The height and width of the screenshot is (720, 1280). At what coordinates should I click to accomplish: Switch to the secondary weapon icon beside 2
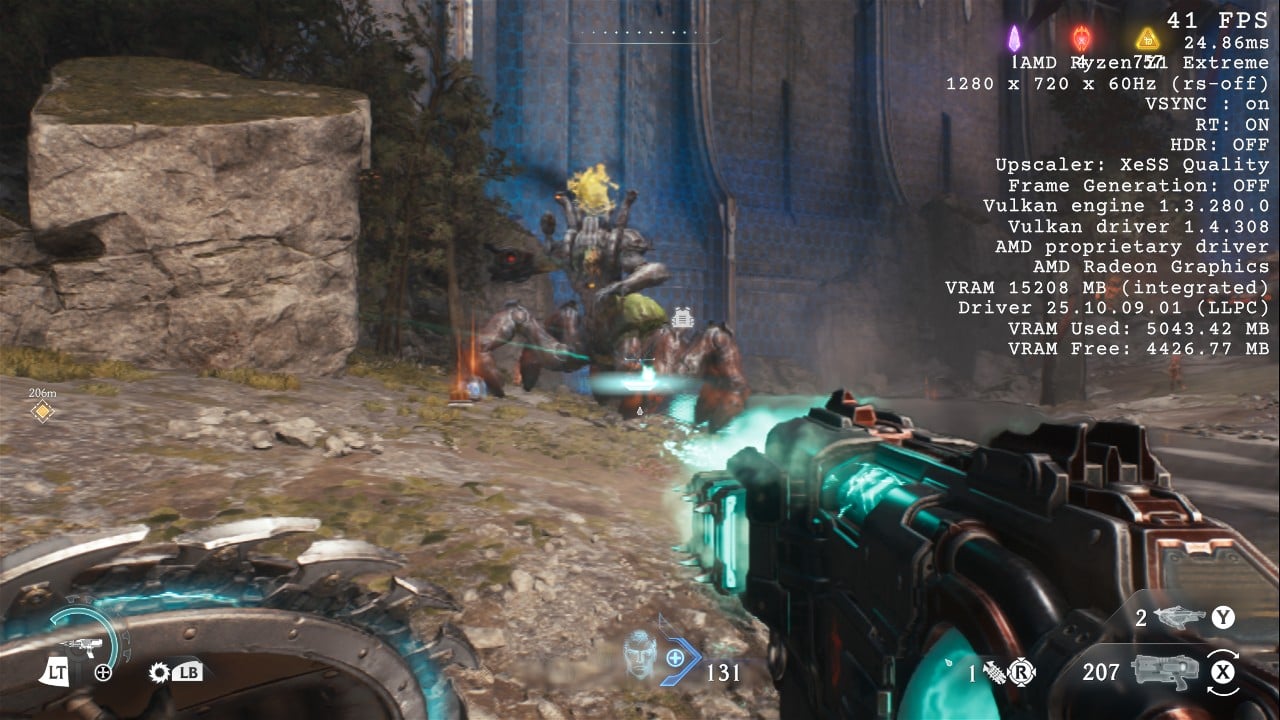point(1180,617)
